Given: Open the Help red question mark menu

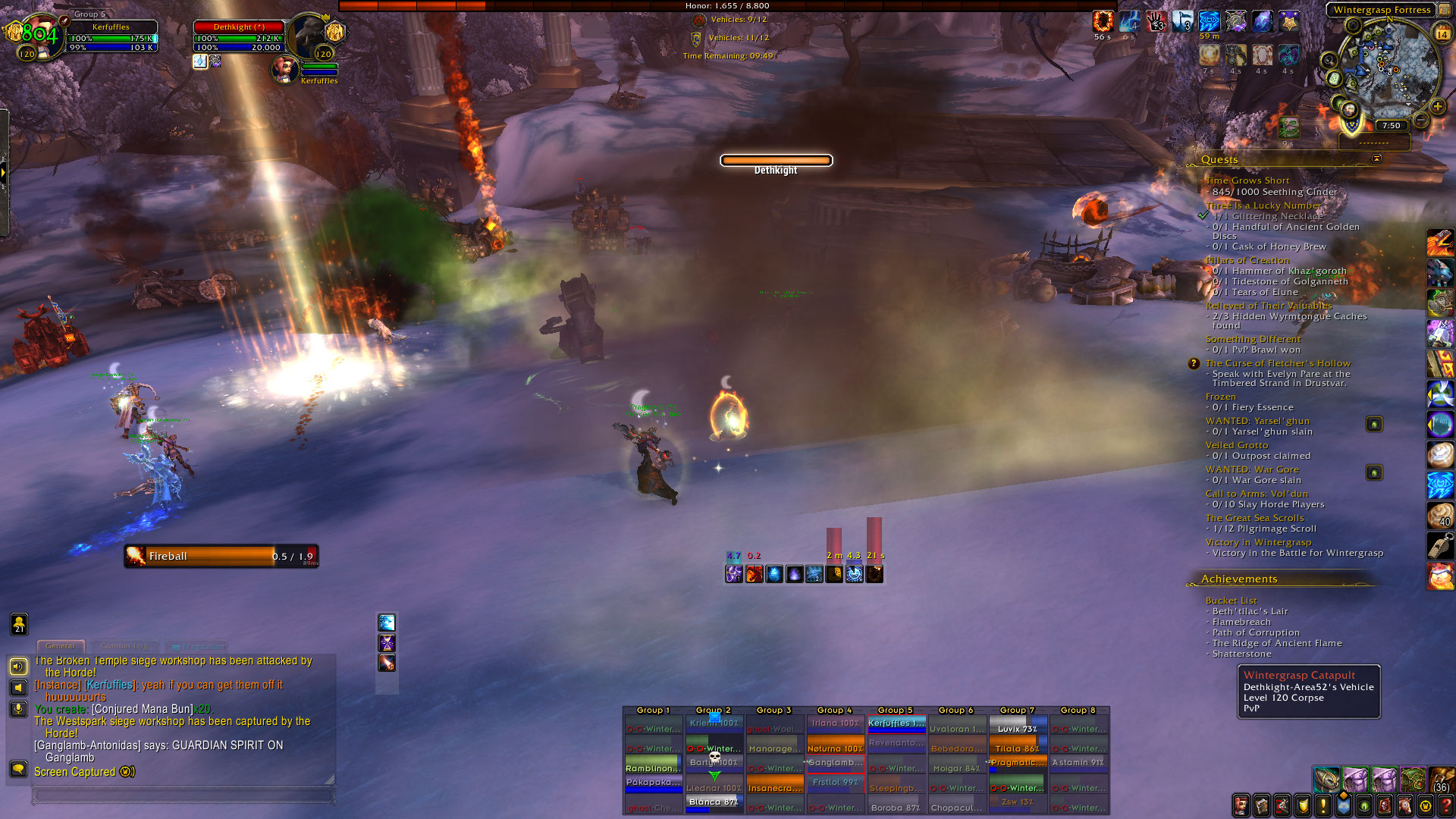Looking at the screenshot, I should pos(1445,805).
